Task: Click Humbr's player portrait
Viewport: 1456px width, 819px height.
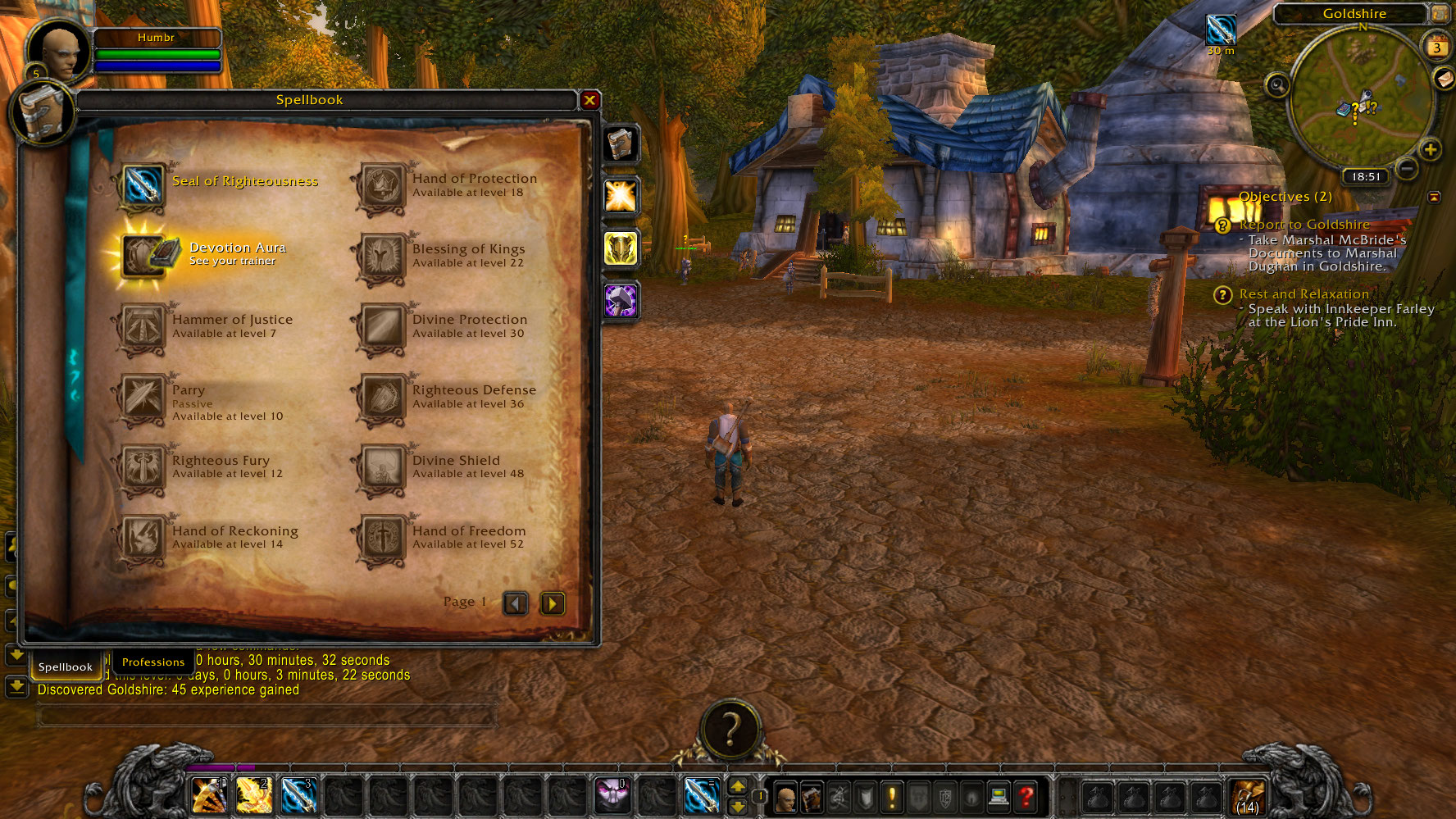Action: [59, 51]
